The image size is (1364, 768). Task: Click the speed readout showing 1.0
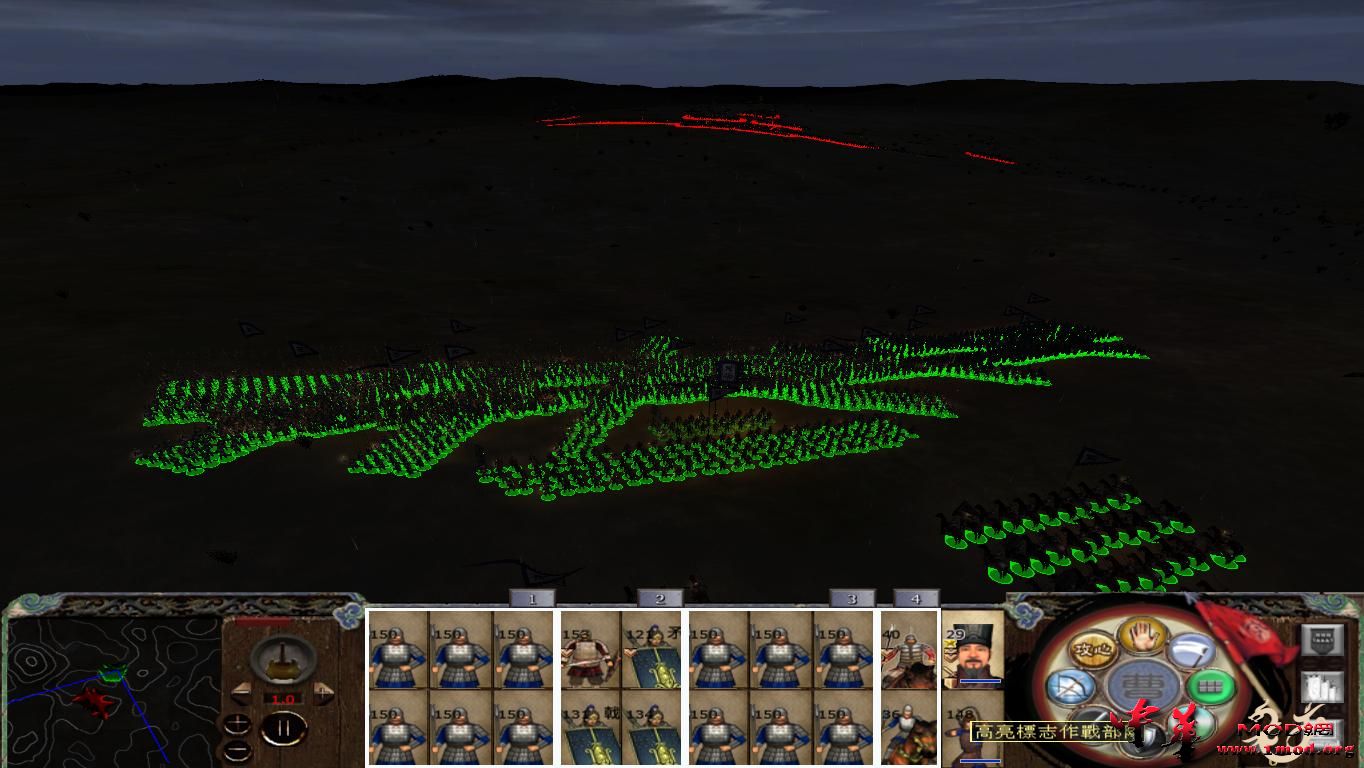[282, 698]
